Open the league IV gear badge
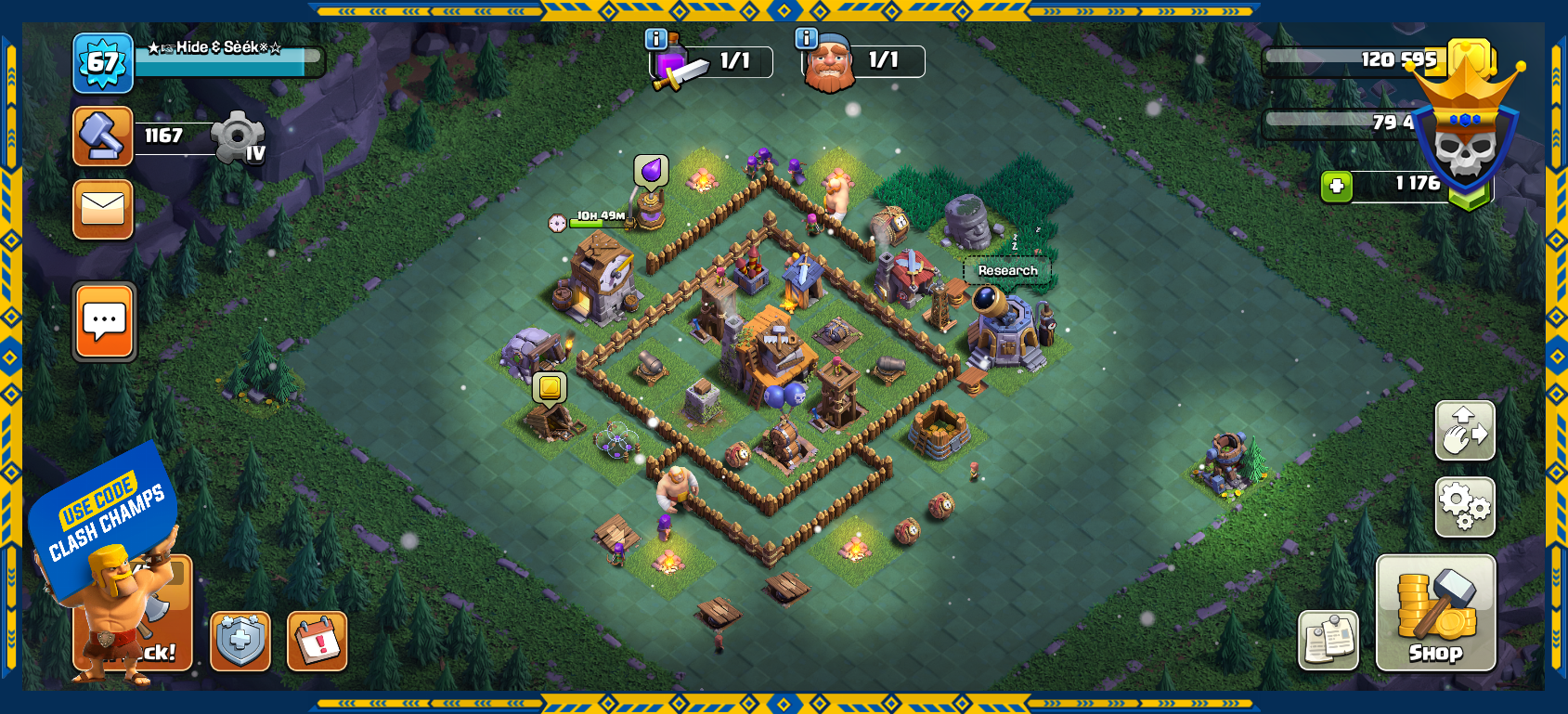1568x714 pixels. pyautogui.click(x=240, y=138)
